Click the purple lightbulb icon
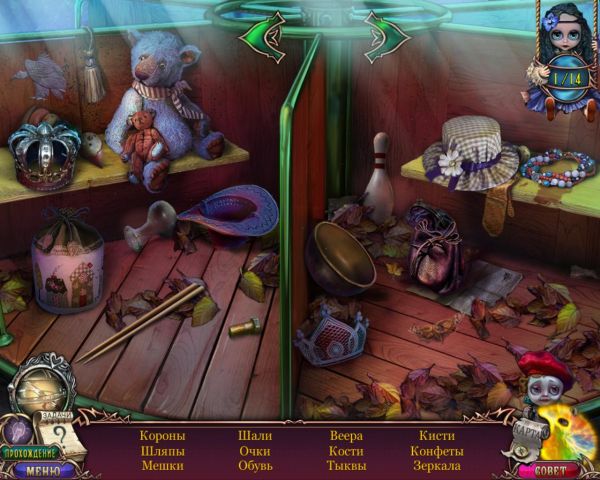 (18, 431)
